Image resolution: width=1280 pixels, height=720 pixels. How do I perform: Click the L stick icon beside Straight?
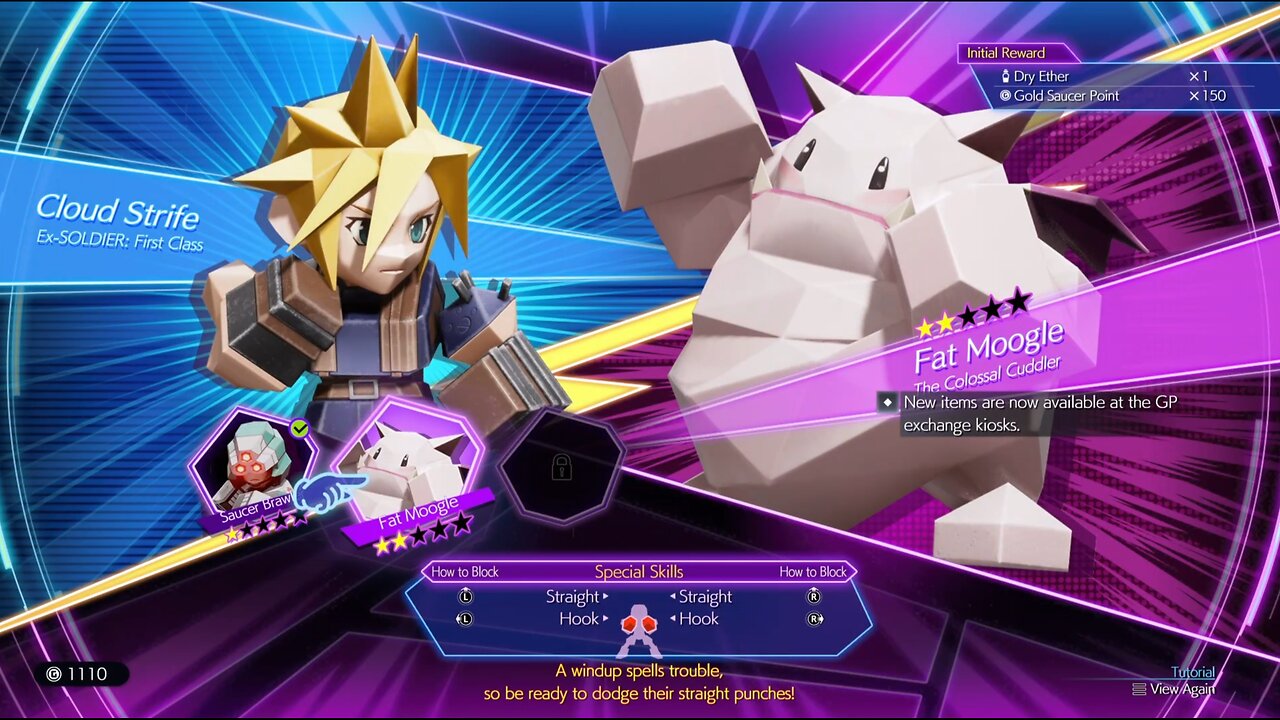click(x=465, y=596)
